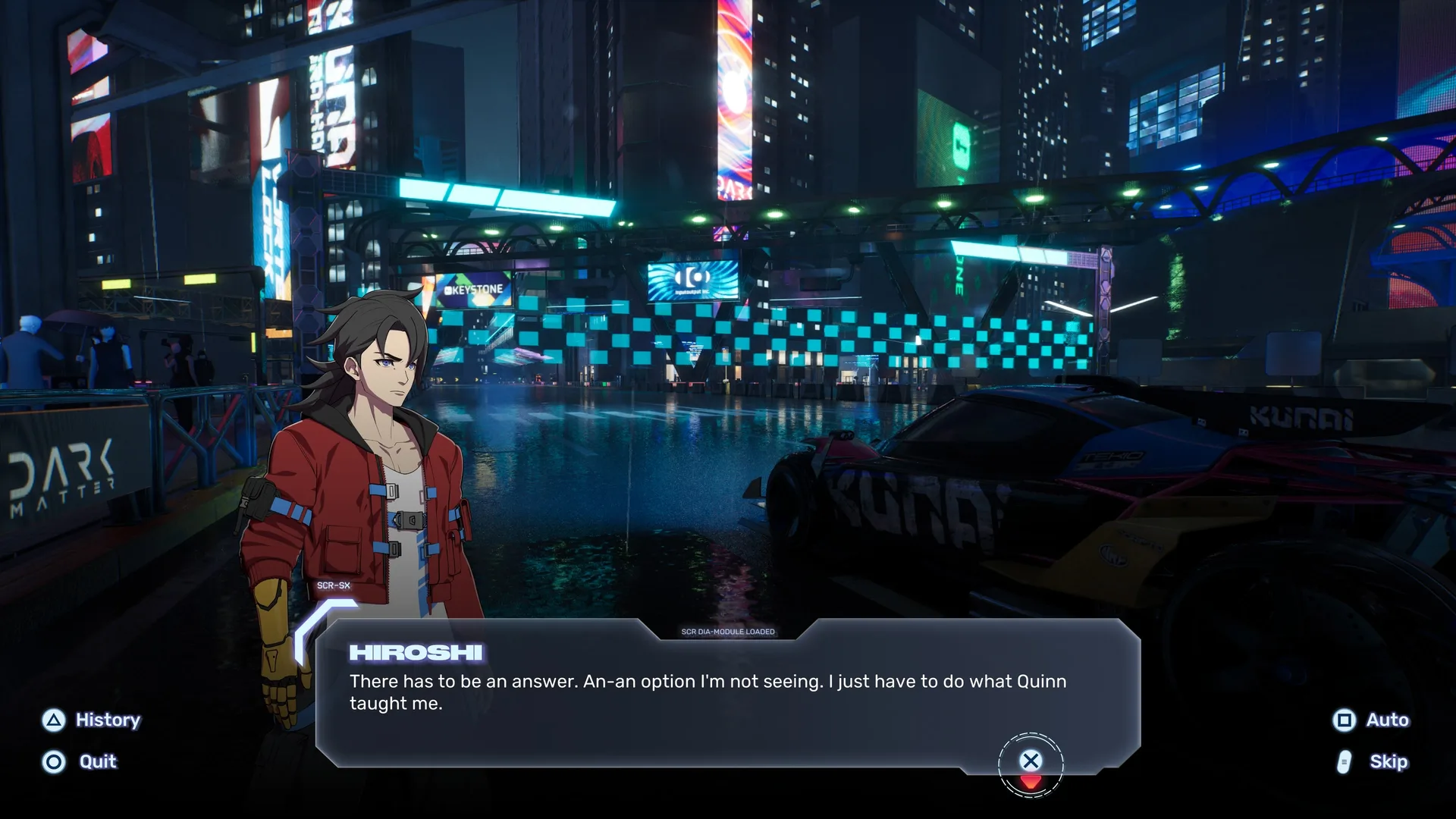Skip the dialogue sequence

tap(1373, 761)
